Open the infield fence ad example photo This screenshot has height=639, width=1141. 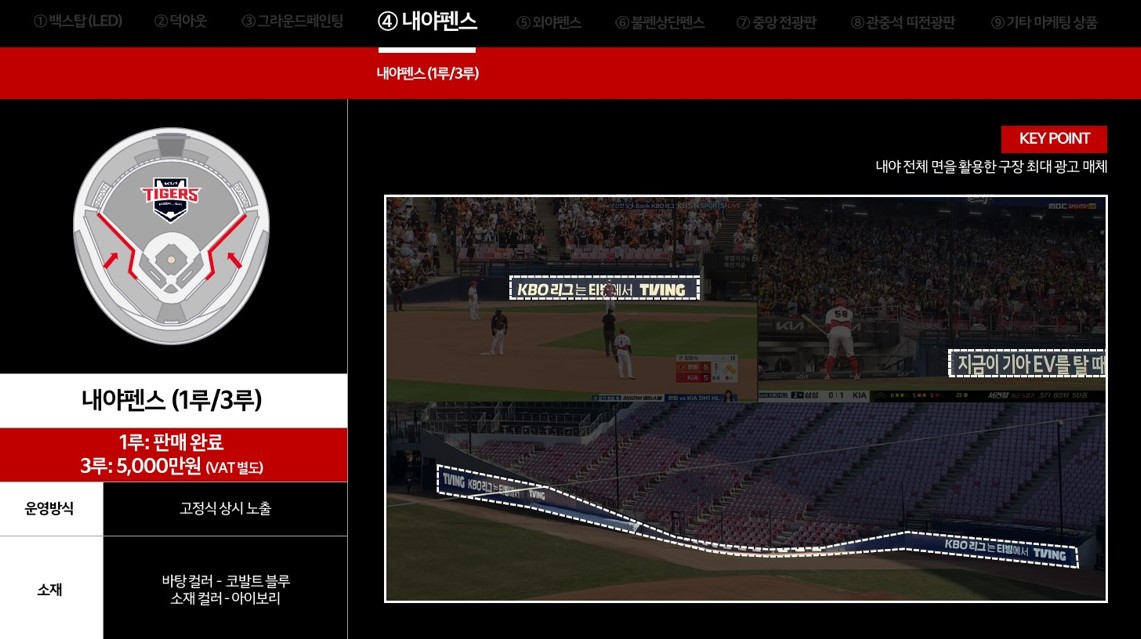tap(745, 398)
